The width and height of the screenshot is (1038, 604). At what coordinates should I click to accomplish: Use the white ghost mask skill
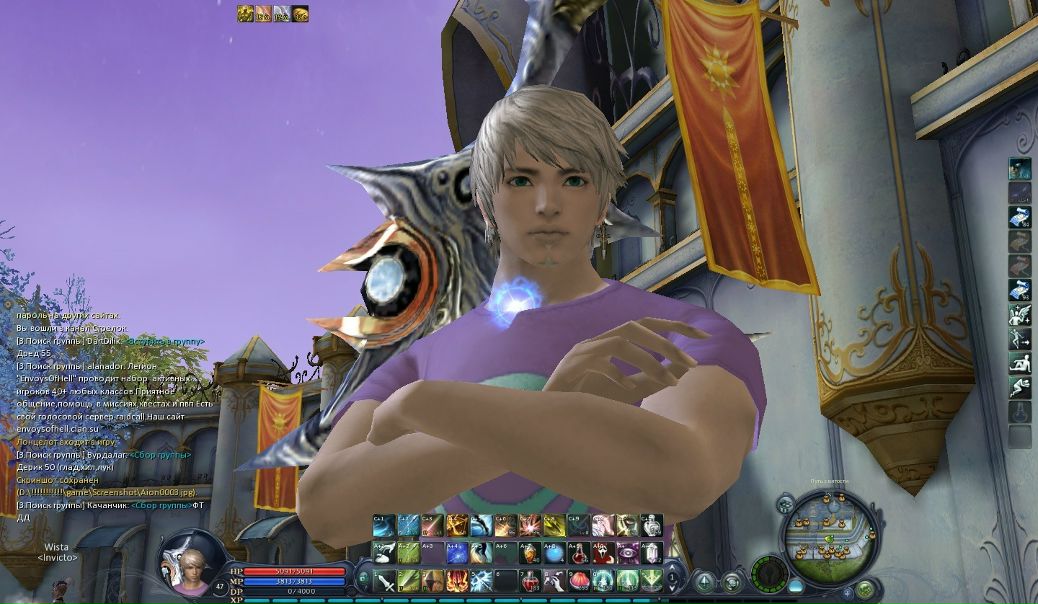point(603,552)
